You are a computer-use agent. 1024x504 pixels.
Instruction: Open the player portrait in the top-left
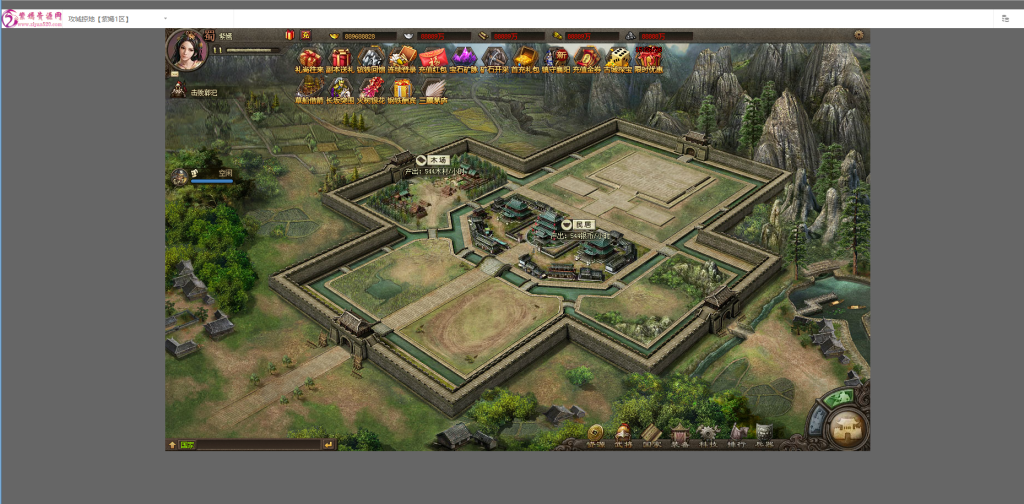186,49
